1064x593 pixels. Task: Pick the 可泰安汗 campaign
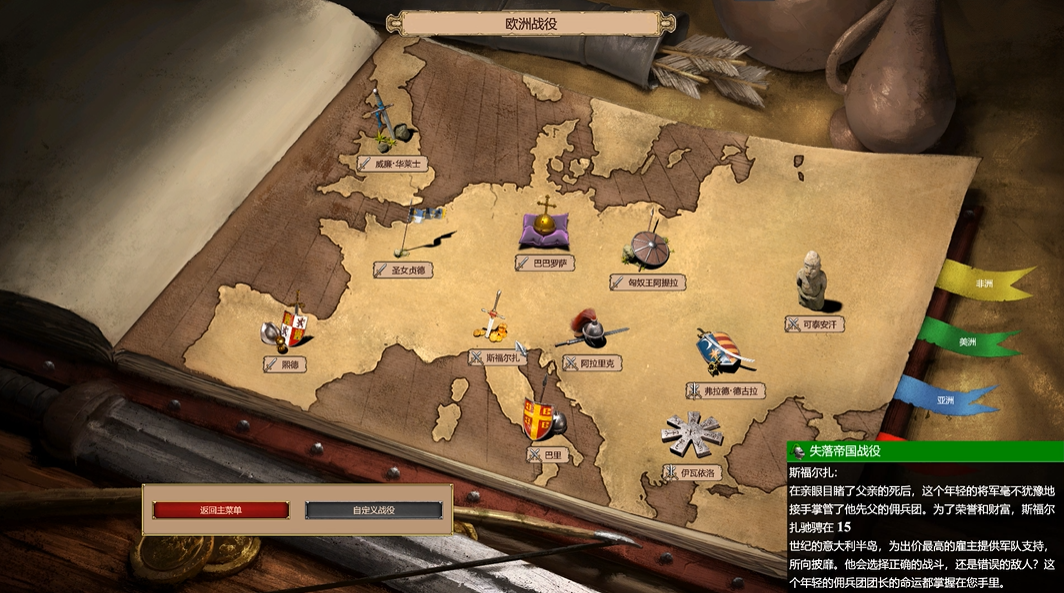coord(816,324)
